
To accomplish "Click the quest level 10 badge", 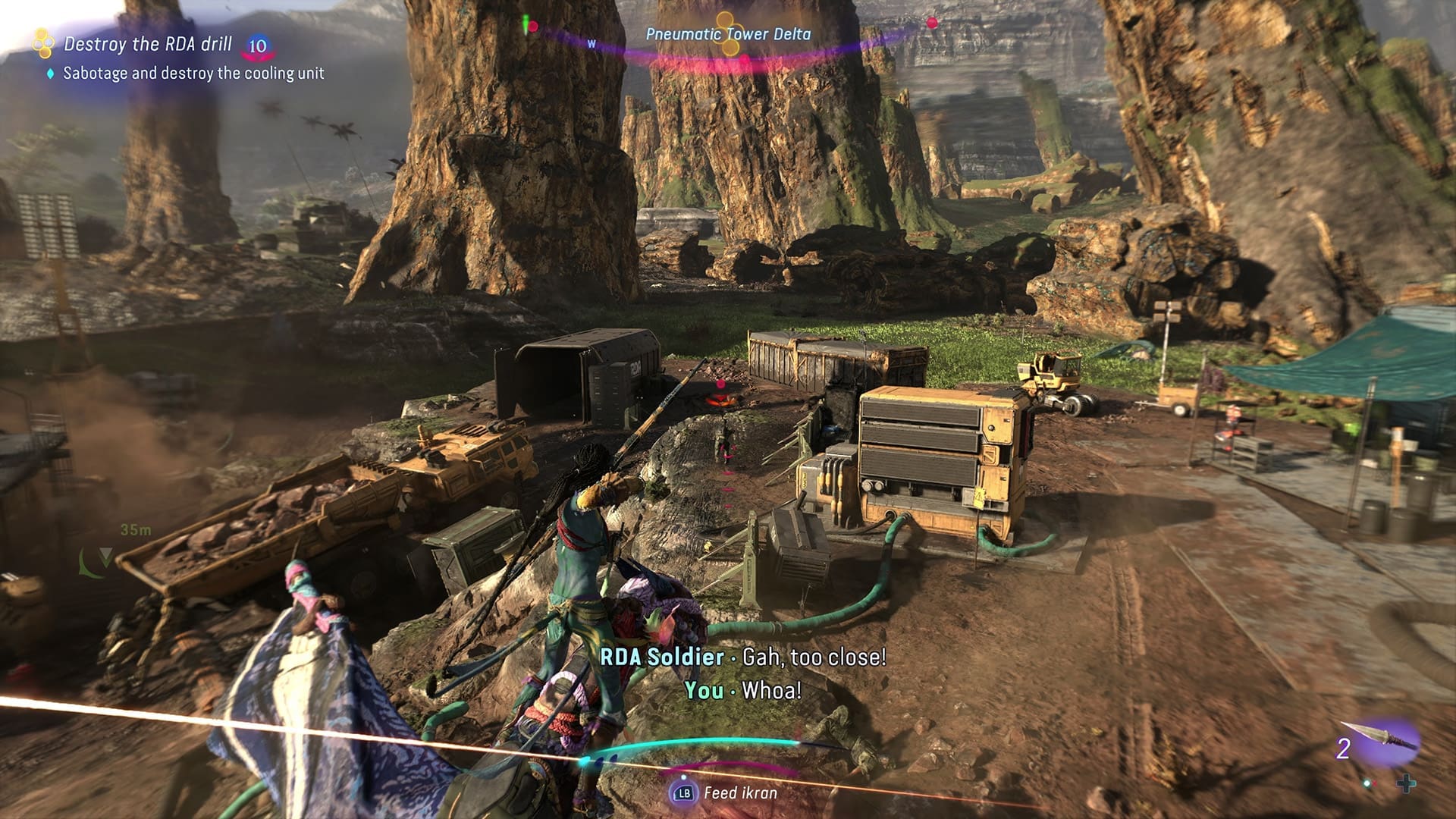I will coord(258,46).
